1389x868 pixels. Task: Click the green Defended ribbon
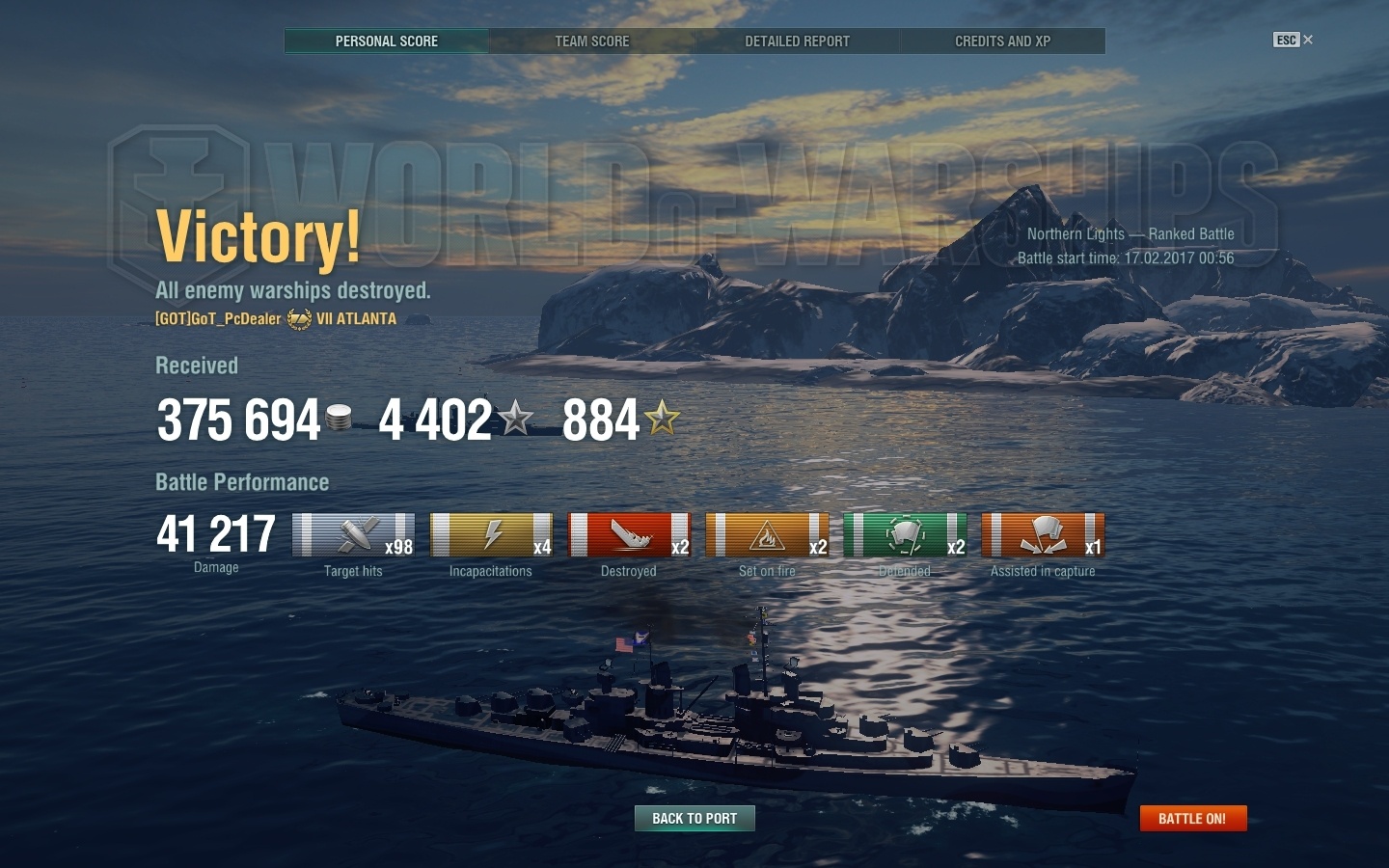905,535
